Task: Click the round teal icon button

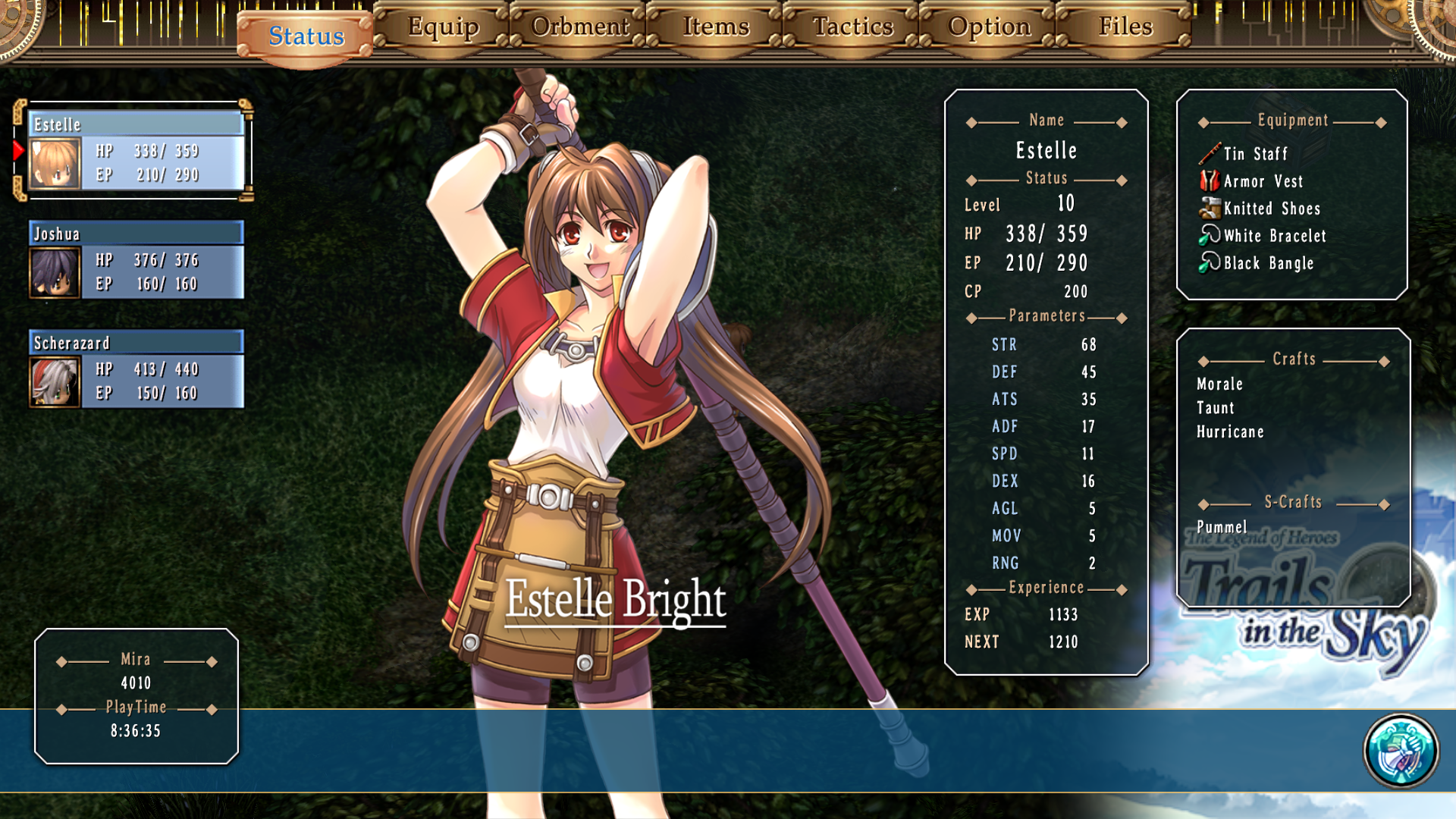Action: [1401, 751]
